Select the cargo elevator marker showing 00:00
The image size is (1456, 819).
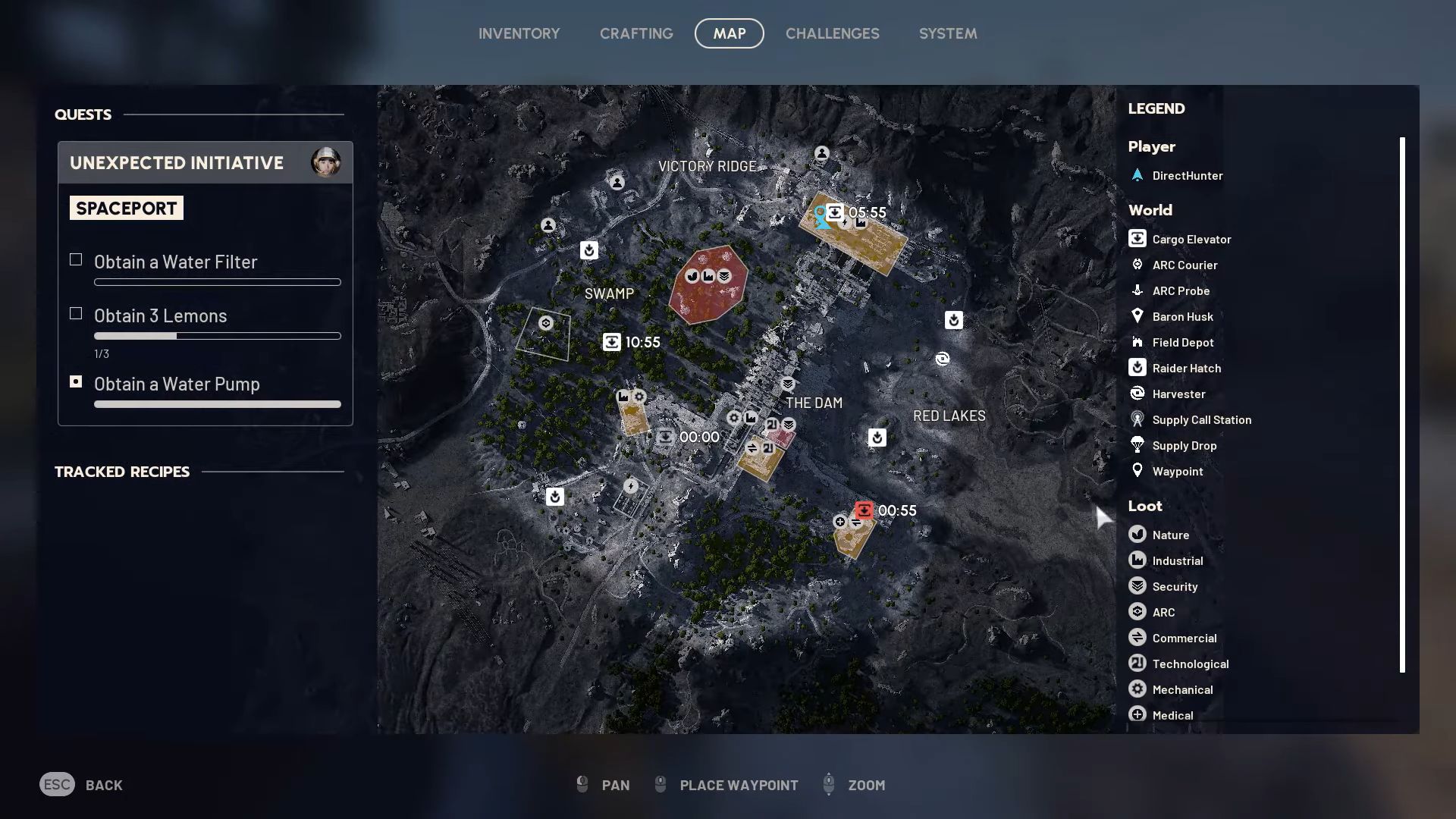coord(665,437)
